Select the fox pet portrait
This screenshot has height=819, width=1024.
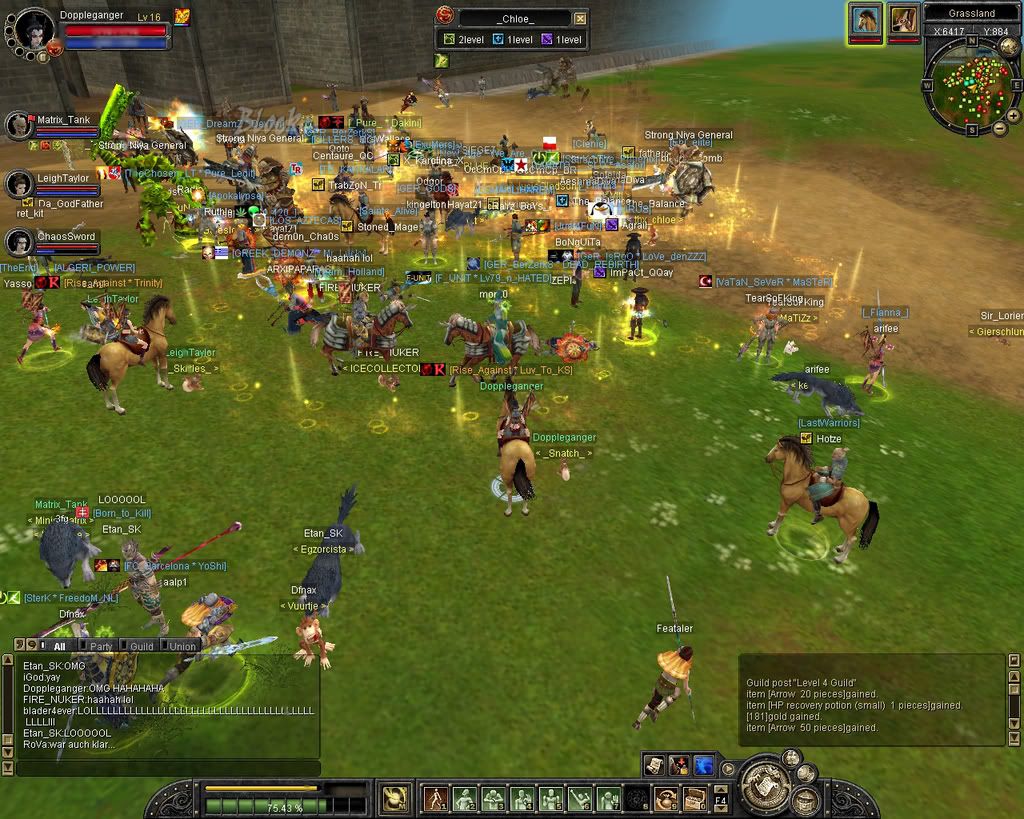(x=904, y=20)
